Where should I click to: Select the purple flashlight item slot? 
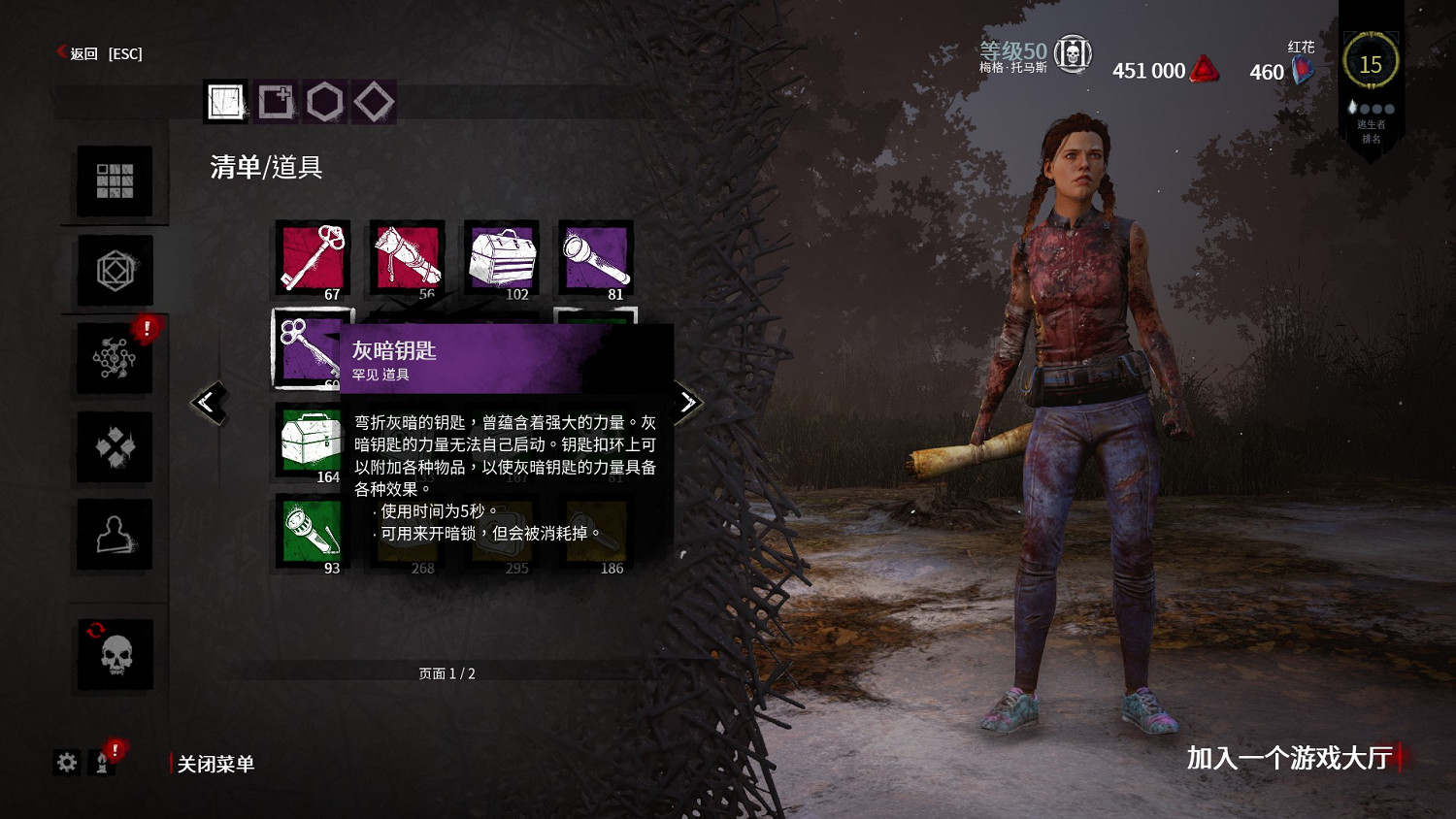coord(595,259)
